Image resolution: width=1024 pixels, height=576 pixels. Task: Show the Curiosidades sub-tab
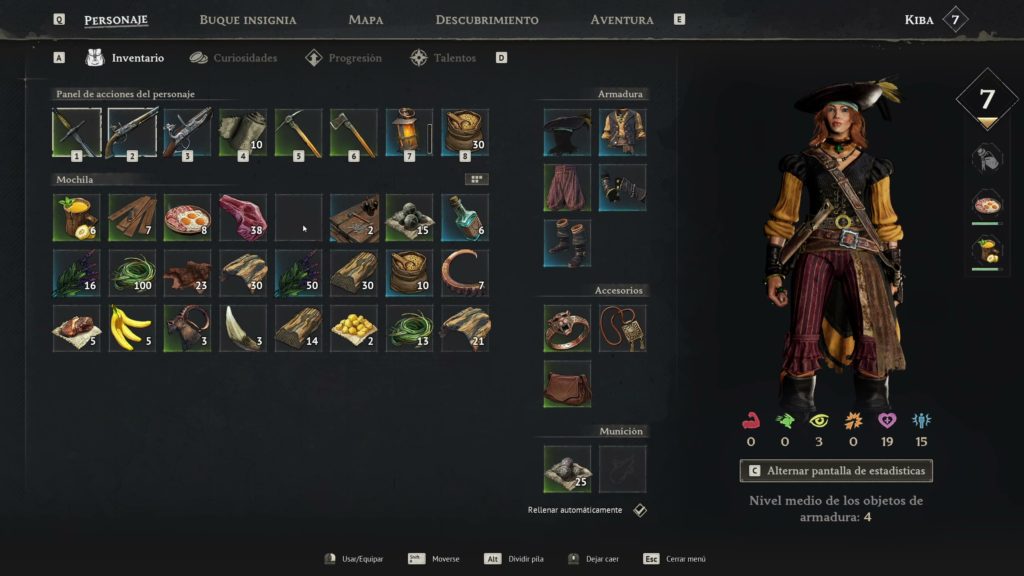(234, 58)
